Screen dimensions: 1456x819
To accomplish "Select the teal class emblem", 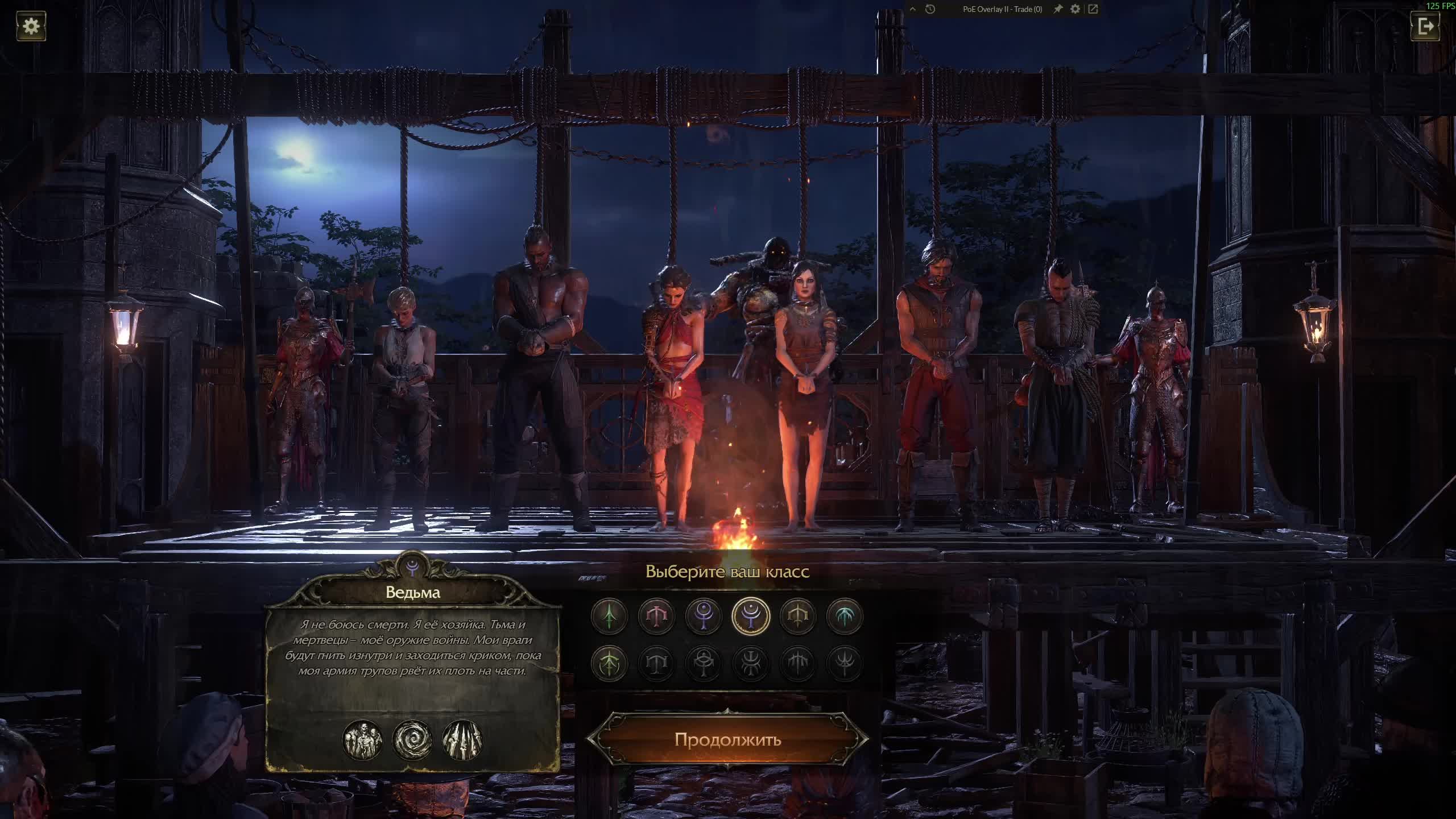I will pos(845,615).
